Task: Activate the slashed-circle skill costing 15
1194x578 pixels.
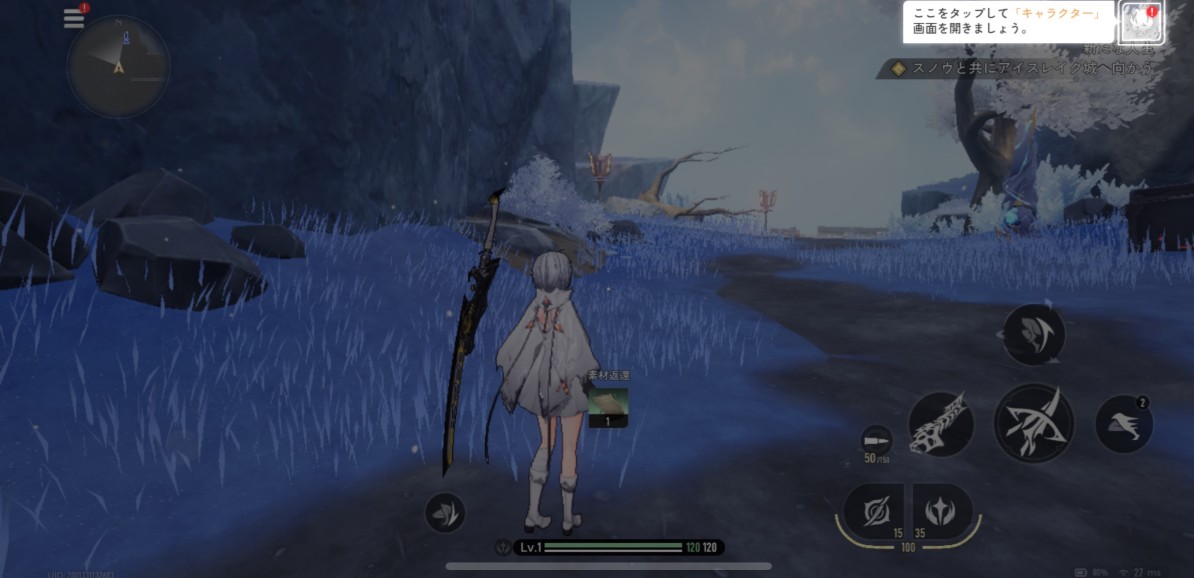Action: tap(872, 511)
